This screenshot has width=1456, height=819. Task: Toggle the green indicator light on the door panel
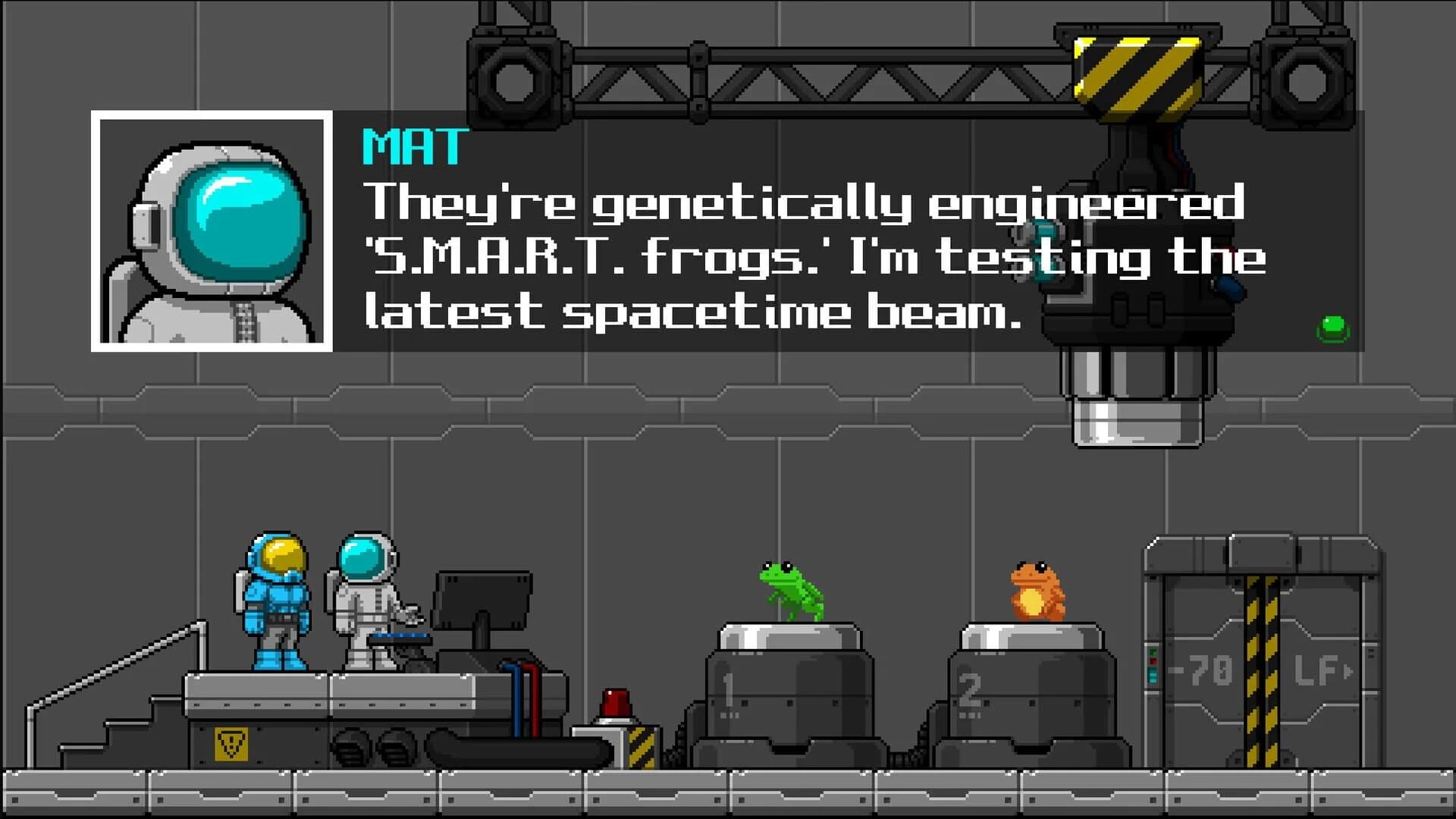tap(1153, 651)
